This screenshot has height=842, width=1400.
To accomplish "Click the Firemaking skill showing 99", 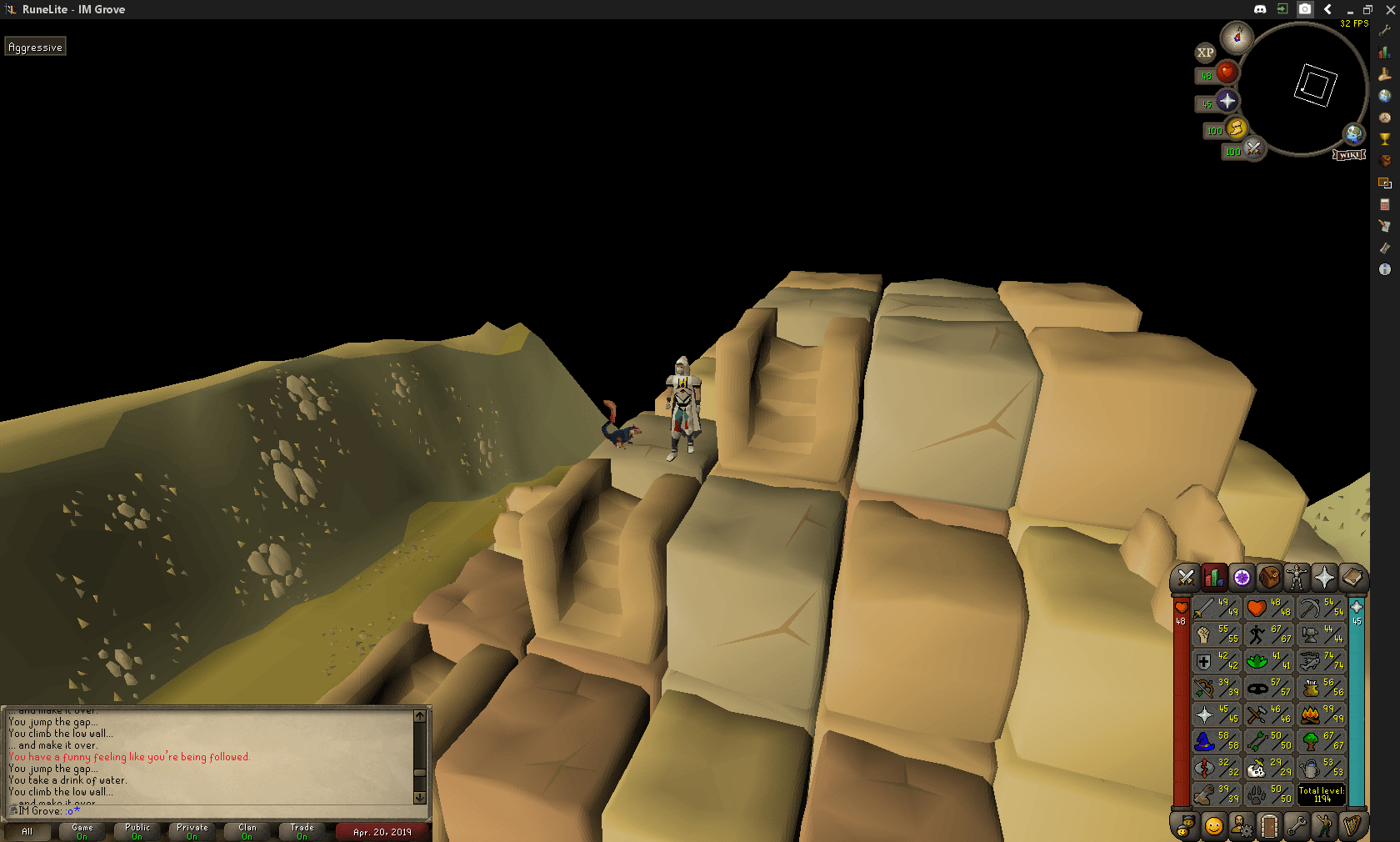I will [1321, 714].
